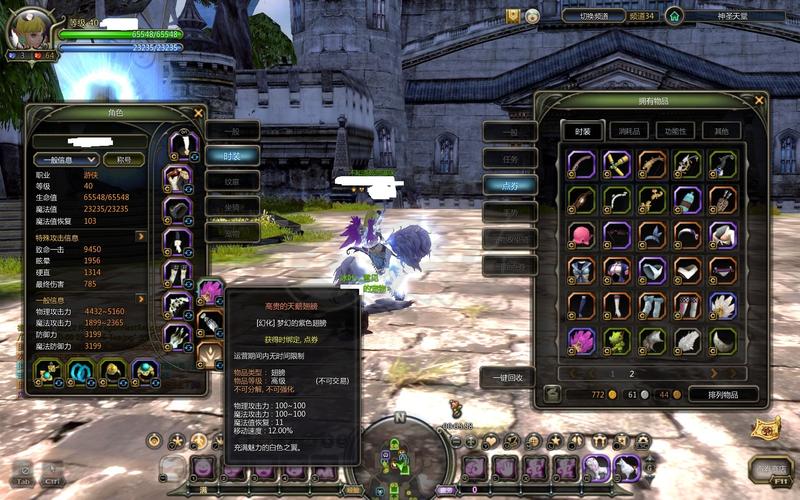This screenshot has height=500, width=800.
Task: Select the crossed yellow sticks item
Action: click(617, 163)
